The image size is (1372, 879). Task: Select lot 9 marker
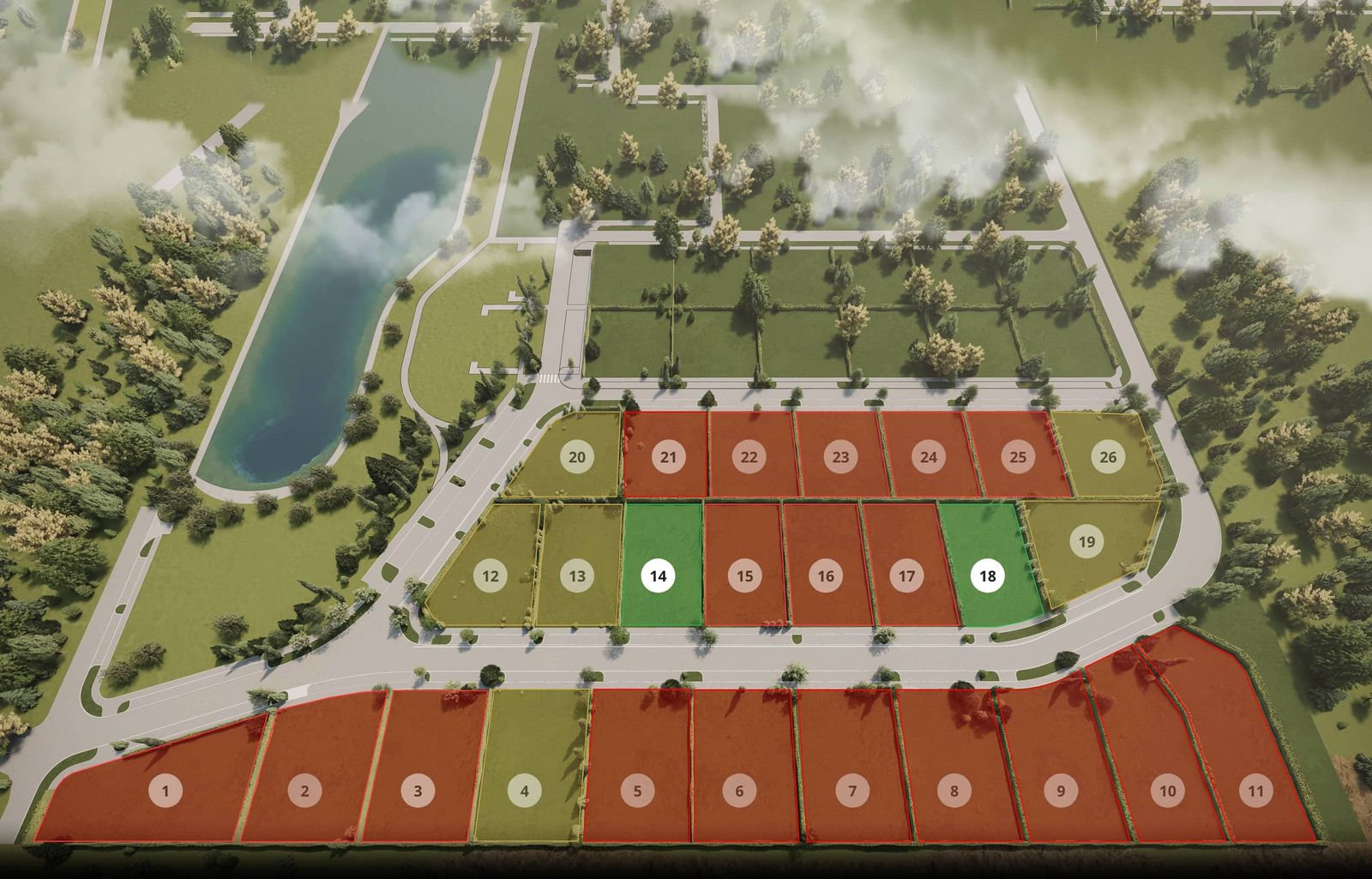pos(1061,791)
